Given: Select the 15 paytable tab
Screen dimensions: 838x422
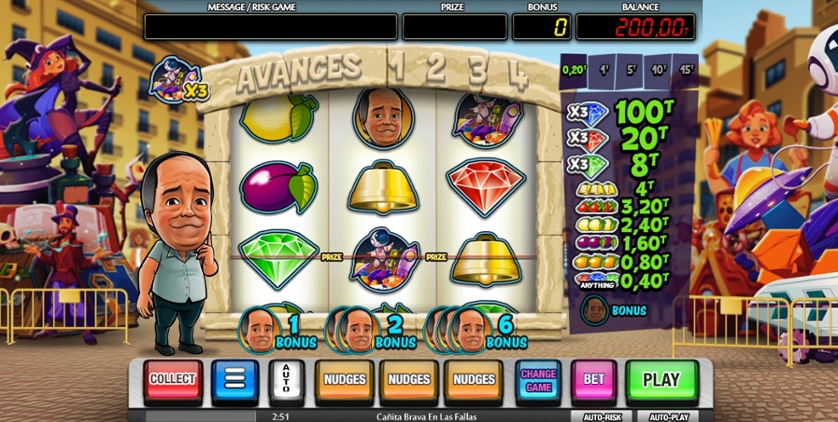Looking at the screenshot, I should [x=687, y=70].
